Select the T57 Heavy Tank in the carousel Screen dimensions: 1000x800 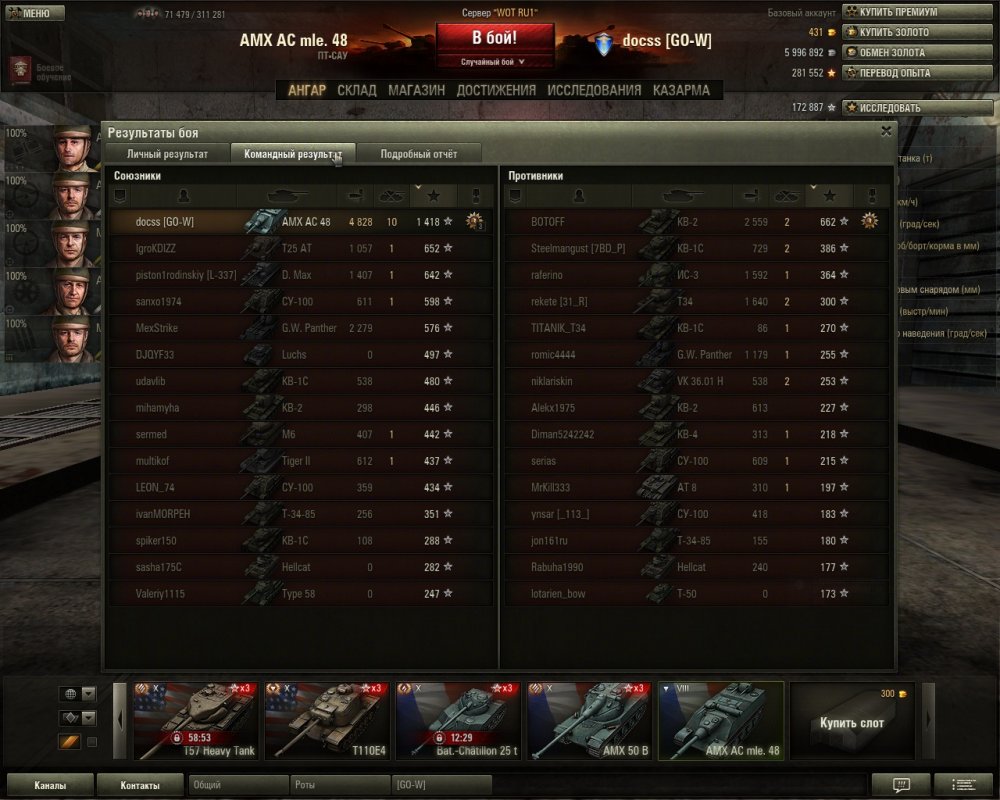tap(197, 720)
